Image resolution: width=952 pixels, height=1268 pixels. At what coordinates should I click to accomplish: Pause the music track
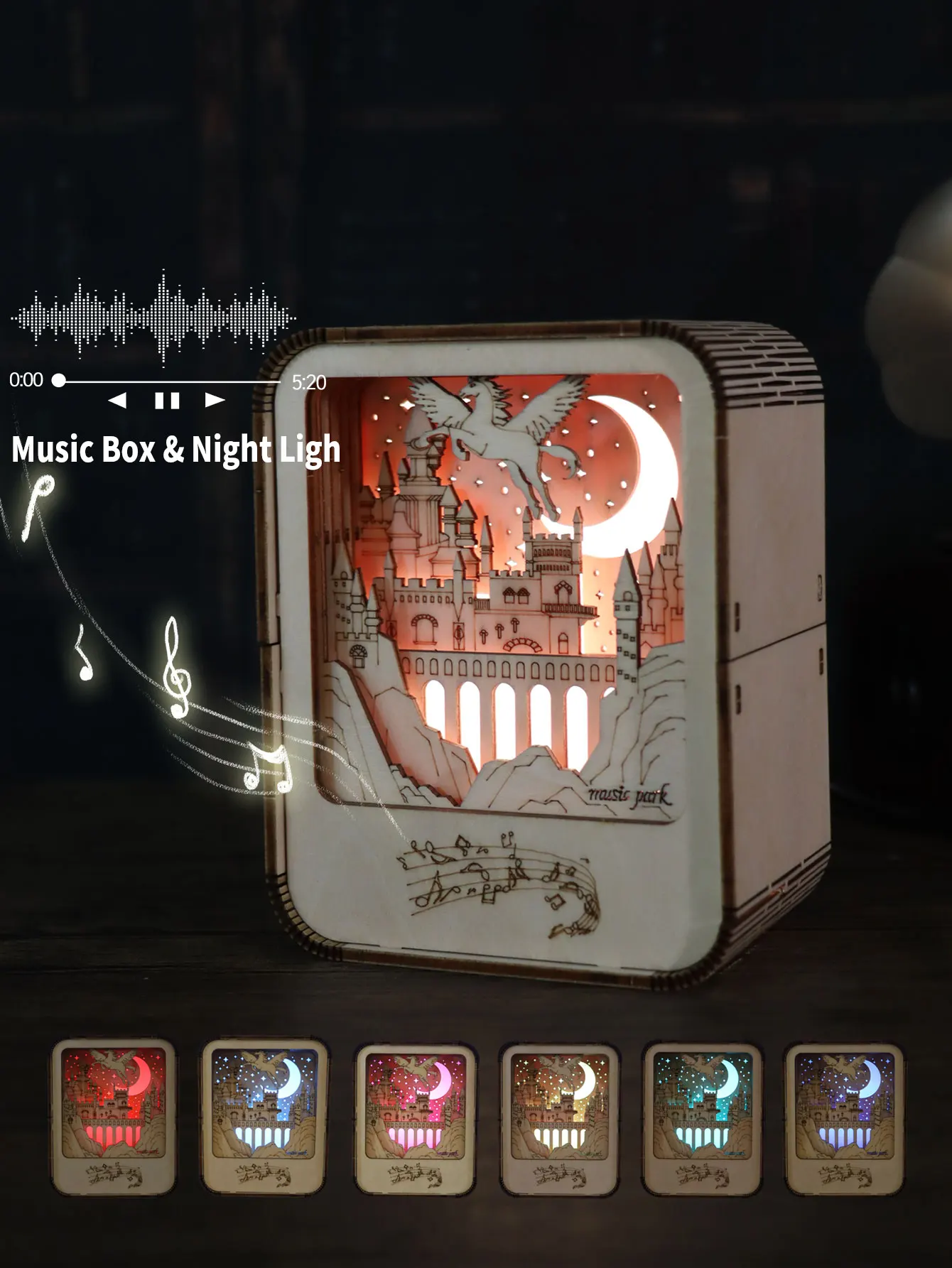click(167, 401)
